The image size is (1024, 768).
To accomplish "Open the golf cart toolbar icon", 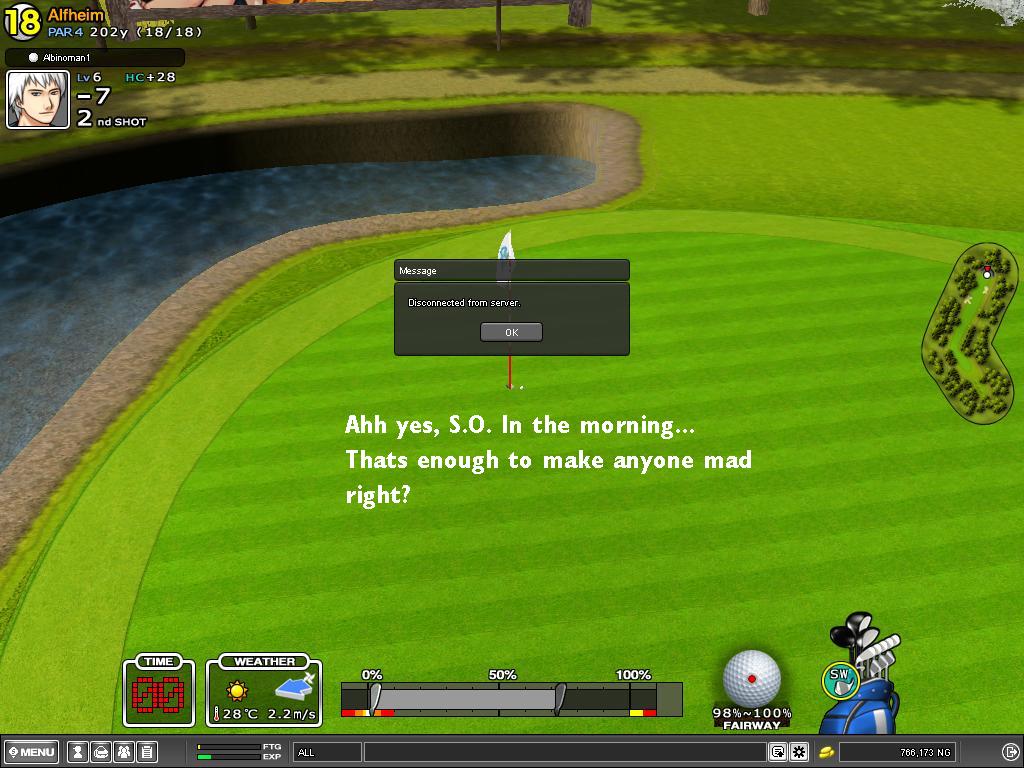I will click(x=100, y=752).
